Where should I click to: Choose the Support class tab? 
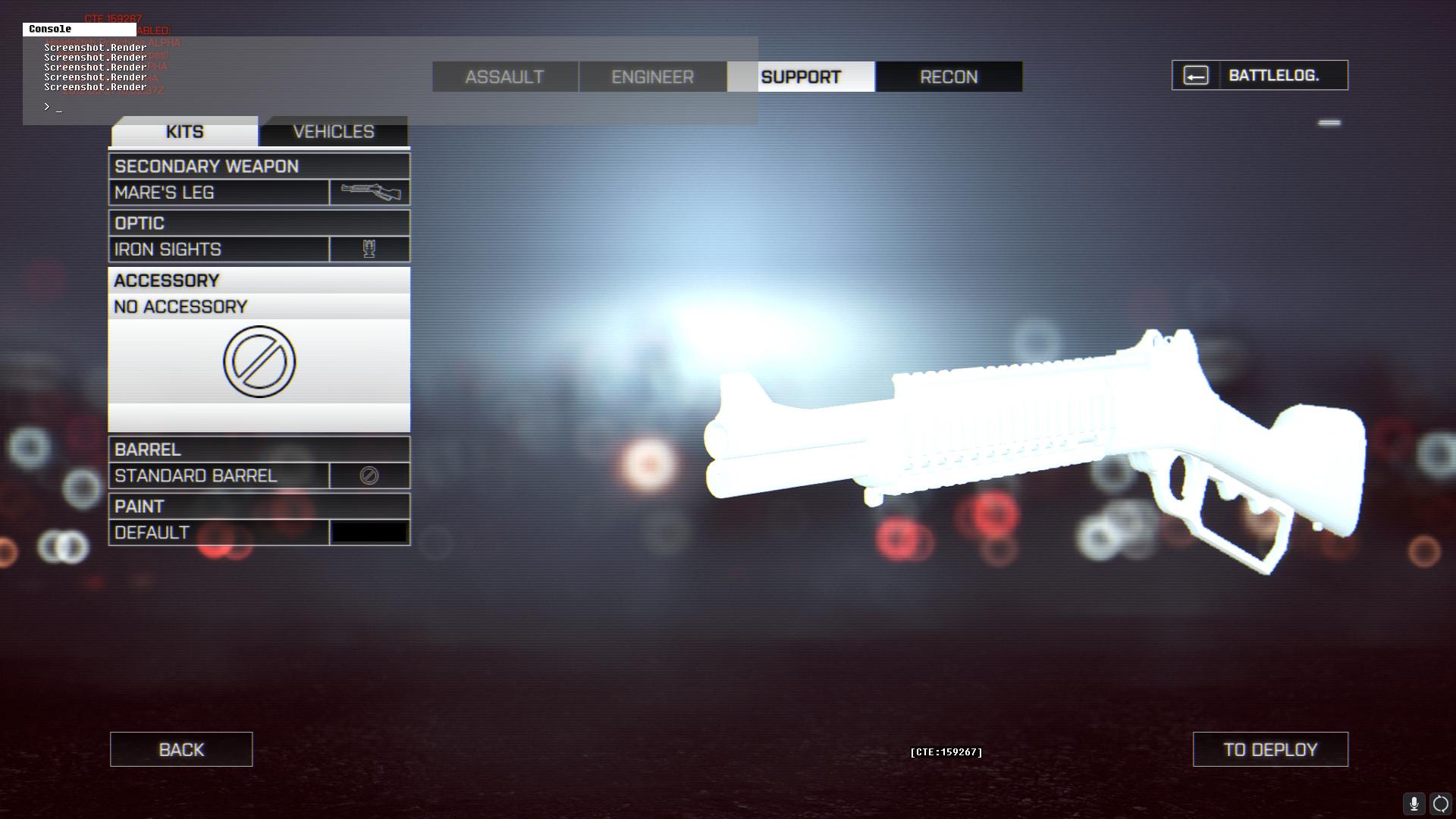pos(801,77)
